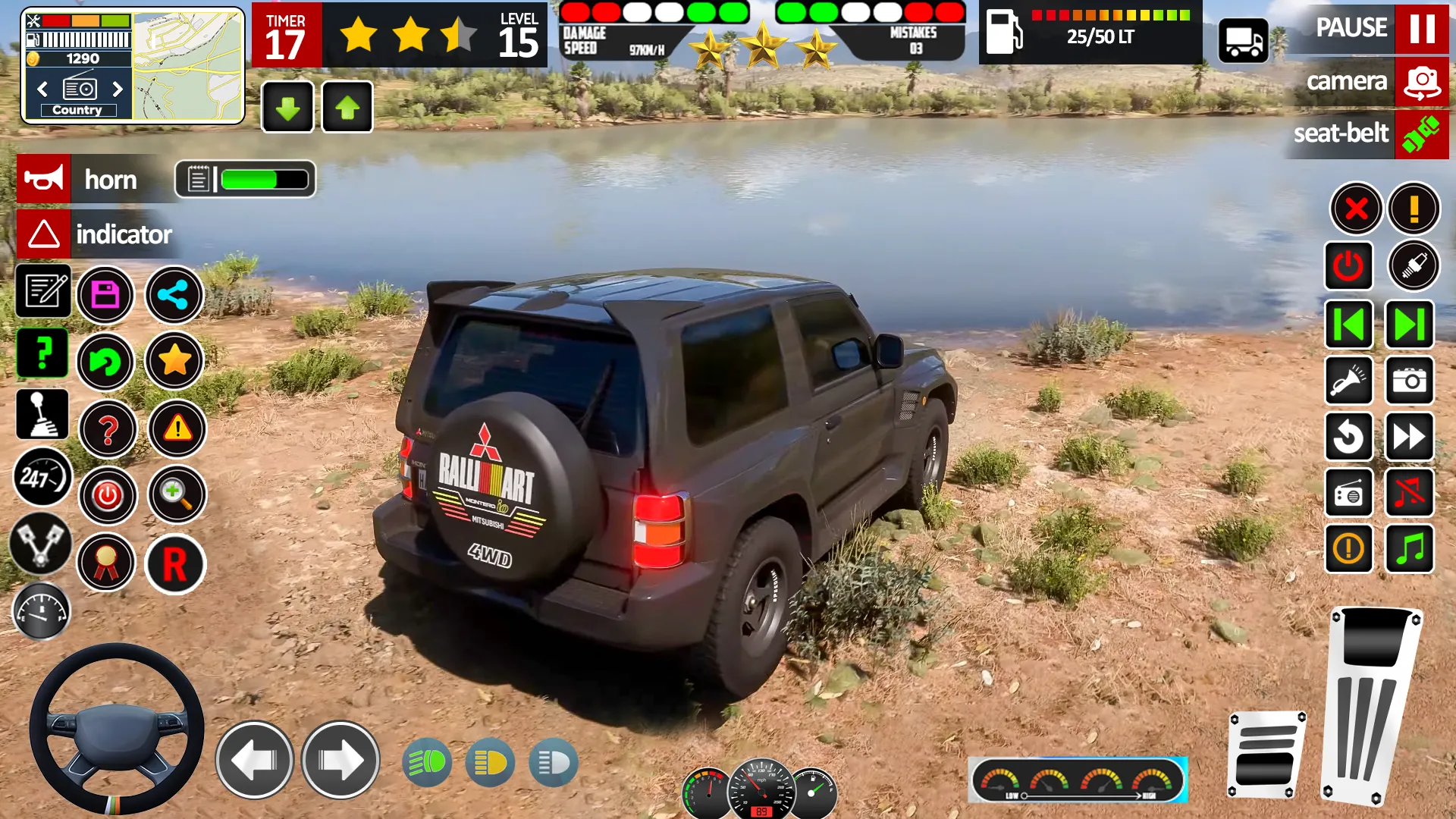
Task: Click the right arrow beside Country label
Action: coord(118,89)
